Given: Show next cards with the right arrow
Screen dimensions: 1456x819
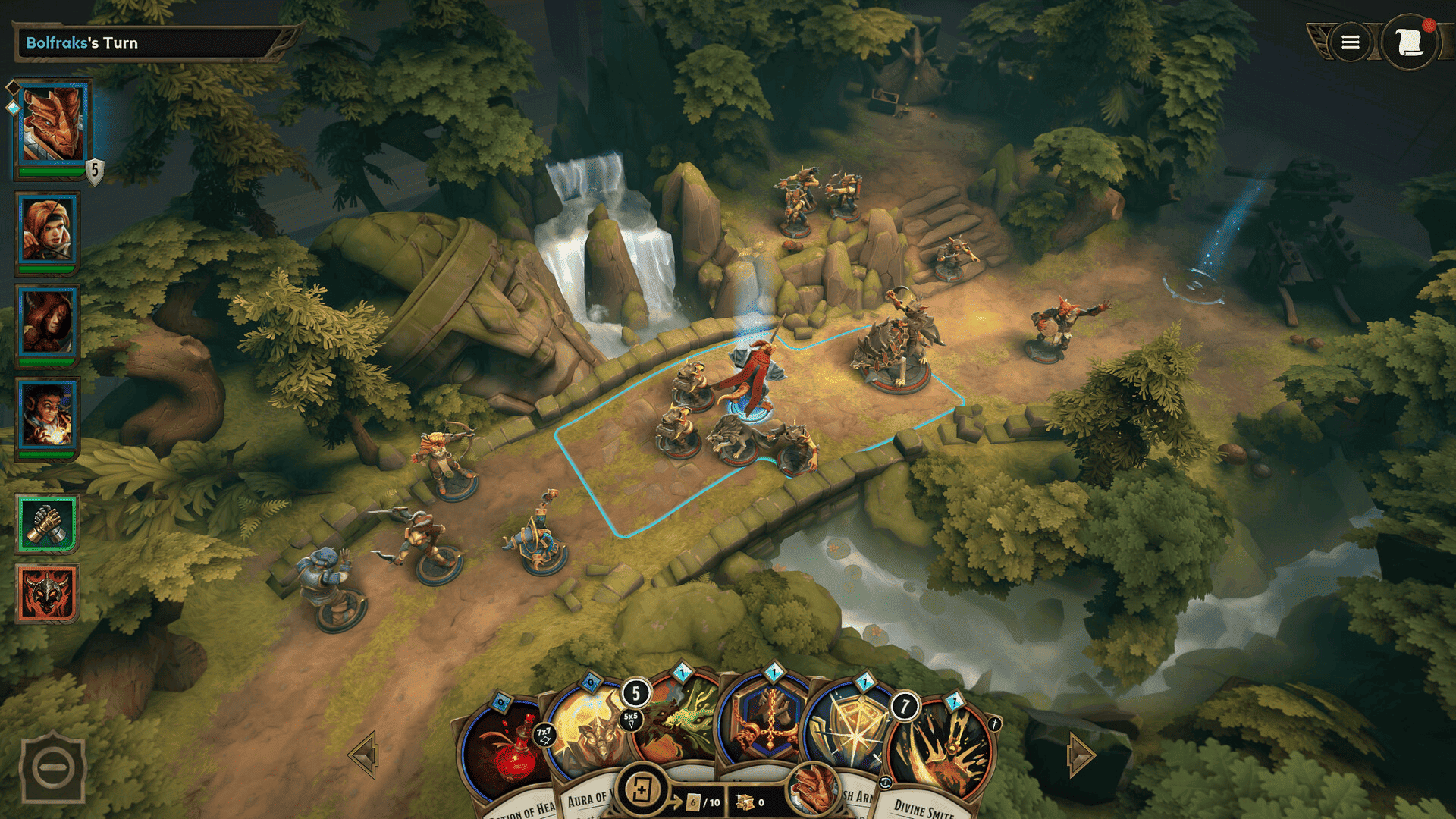Looking at the screenshot, I should click(x=1080, y=755).
